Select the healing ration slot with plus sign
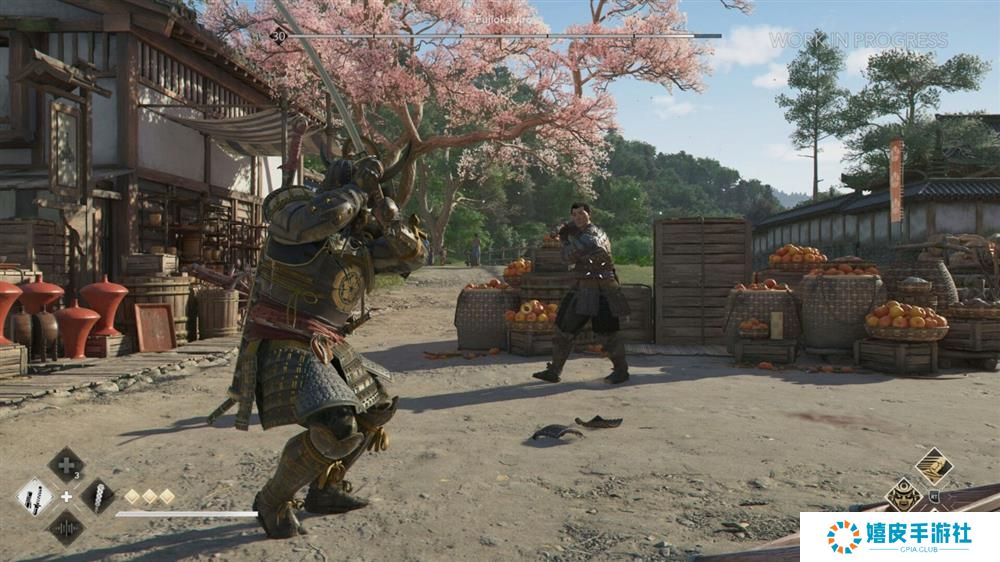1000x562 pixels. click(x=66, y=465)
